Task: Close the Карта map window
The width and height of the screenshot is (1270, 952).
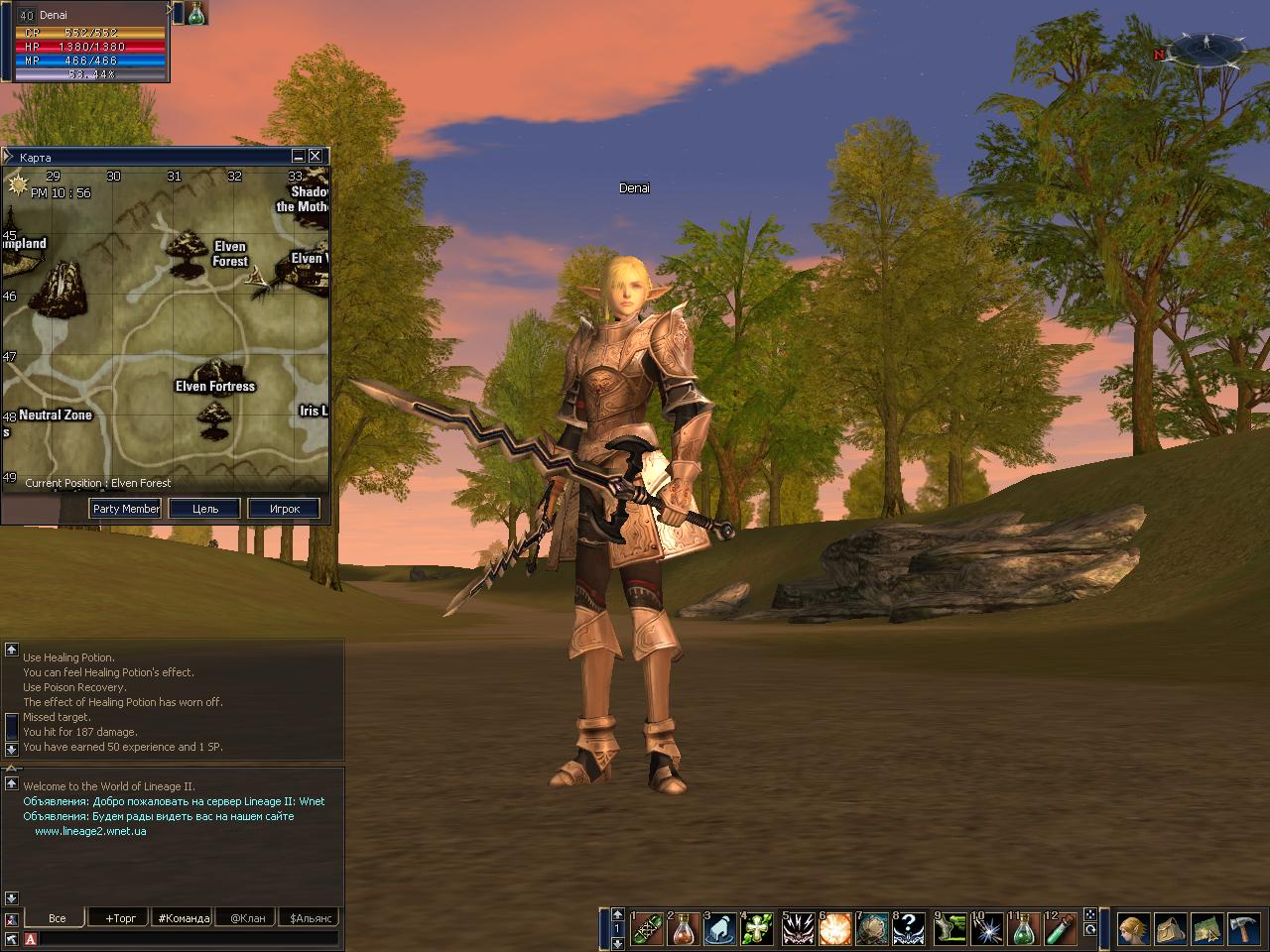Action: [315, 157]
